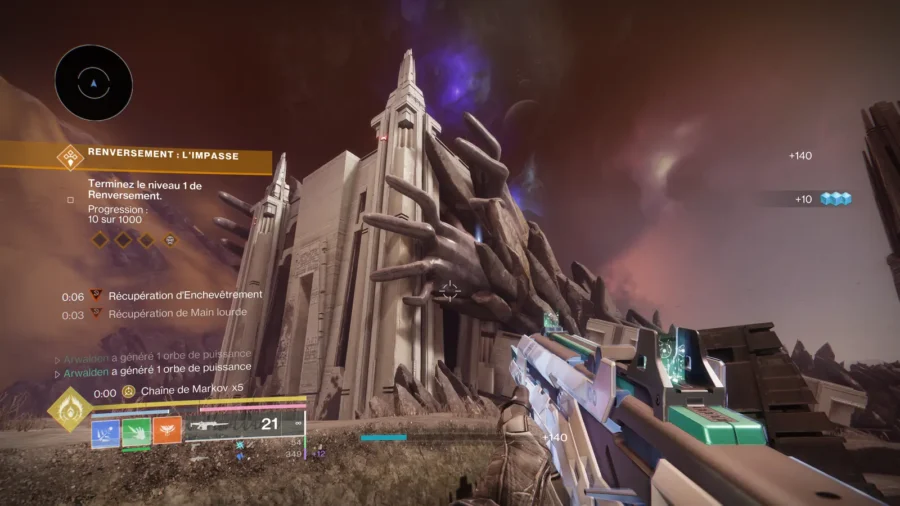Select the equipped weapon slot showing a rifle

pyautogui.click(x=218, y=425)
